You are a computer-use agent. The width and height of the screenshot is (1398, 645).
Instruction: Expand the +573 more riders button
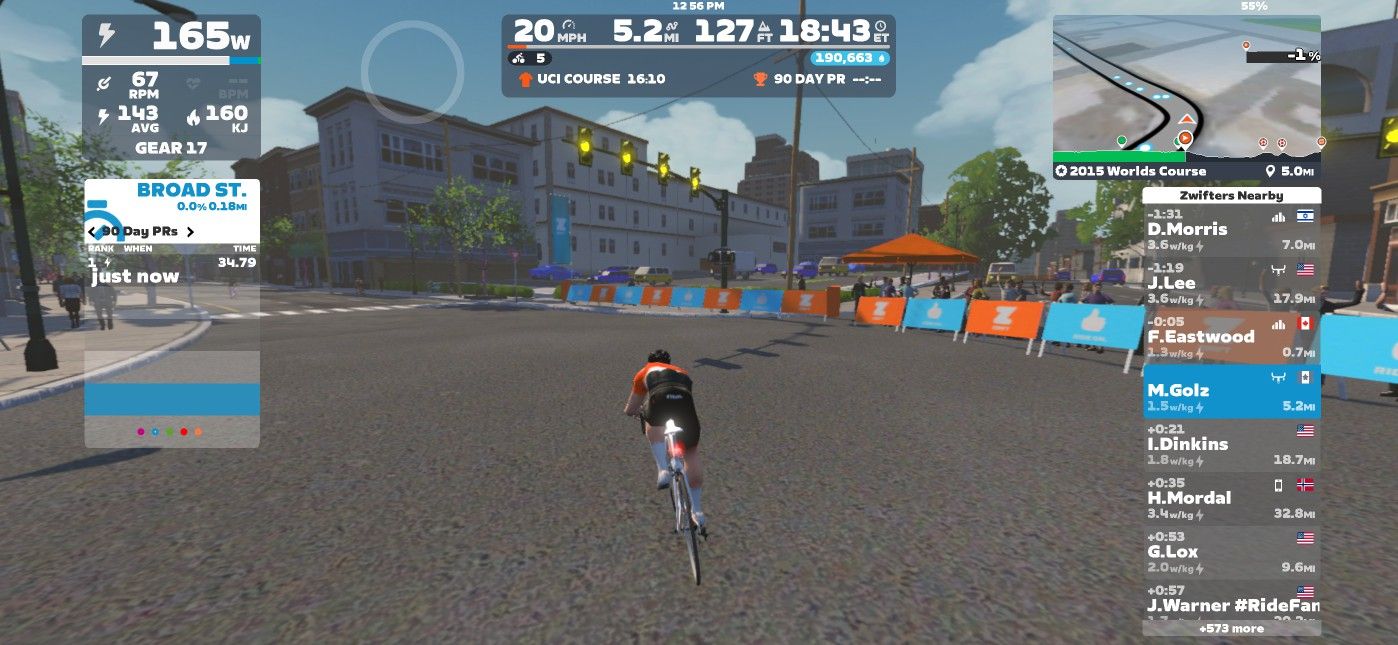coord(1231,629)
